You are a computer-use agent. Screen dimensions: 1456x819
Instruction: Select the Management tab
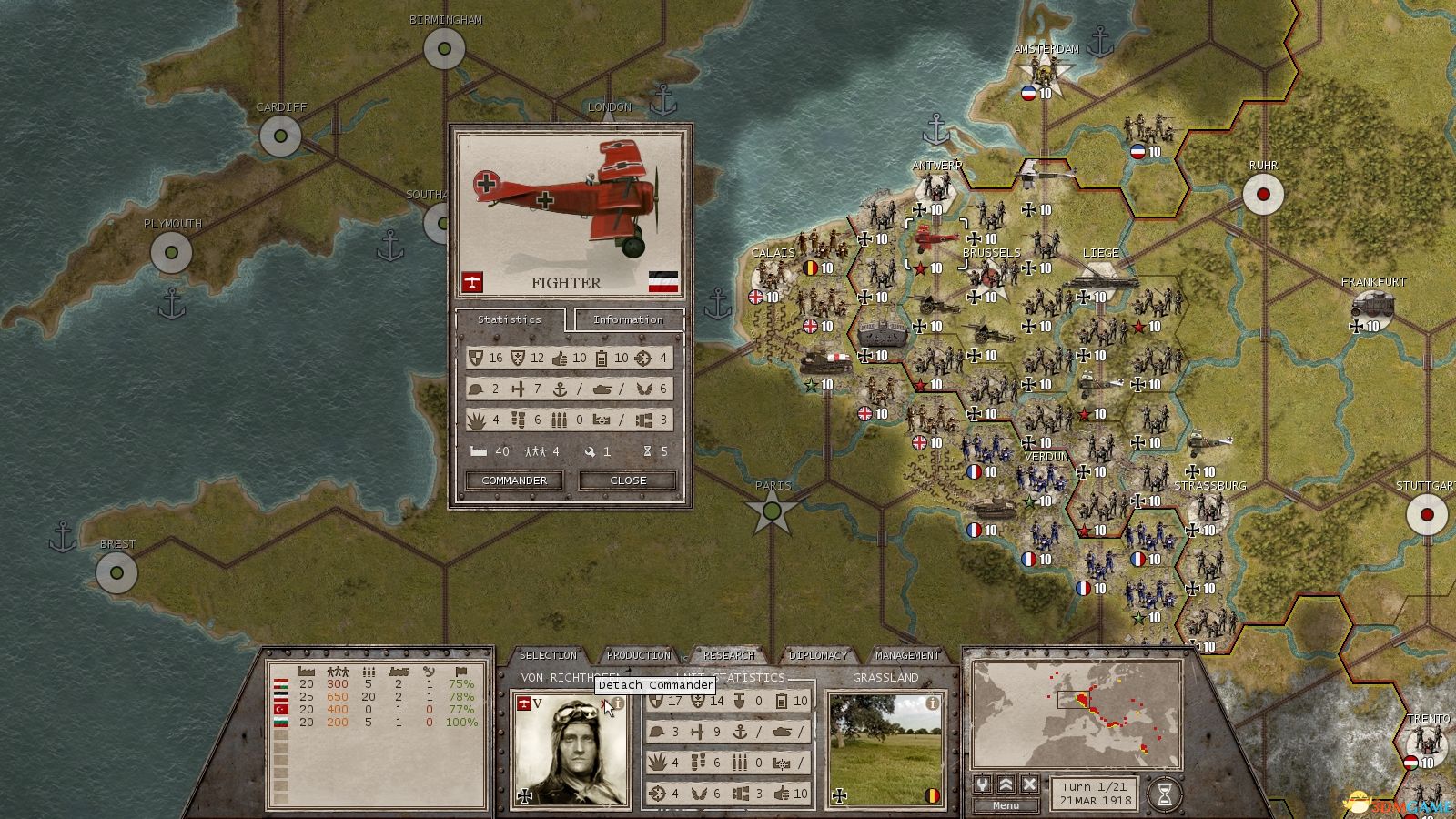pyautogui.click(x=907, y=654)
